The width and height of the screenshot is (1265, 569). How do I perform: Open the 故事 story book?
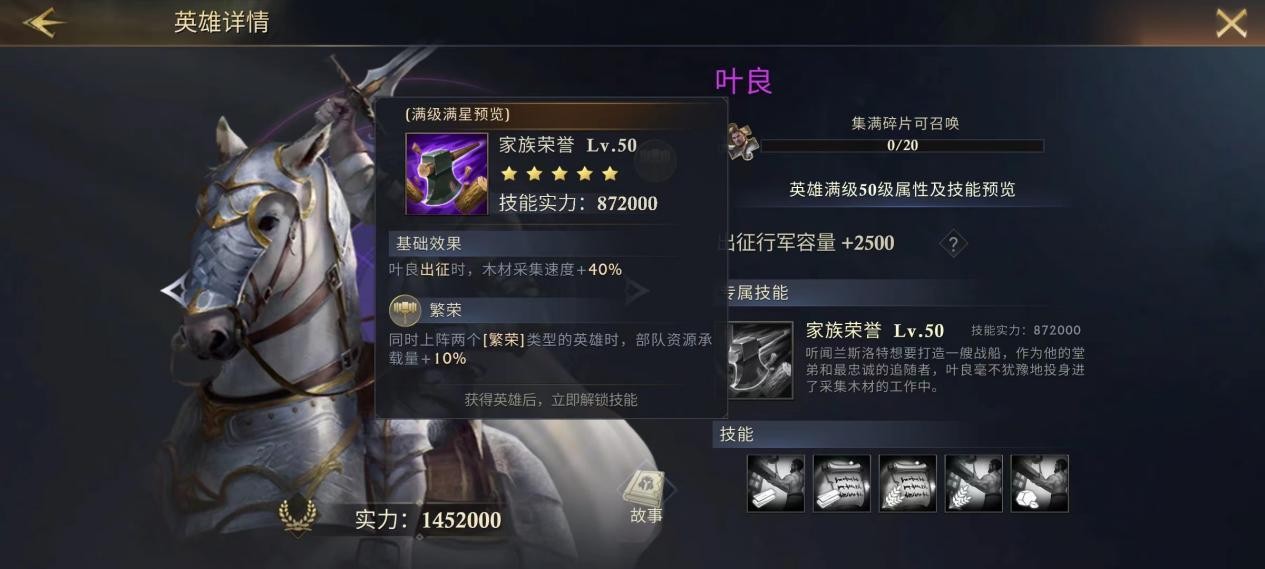645,495
